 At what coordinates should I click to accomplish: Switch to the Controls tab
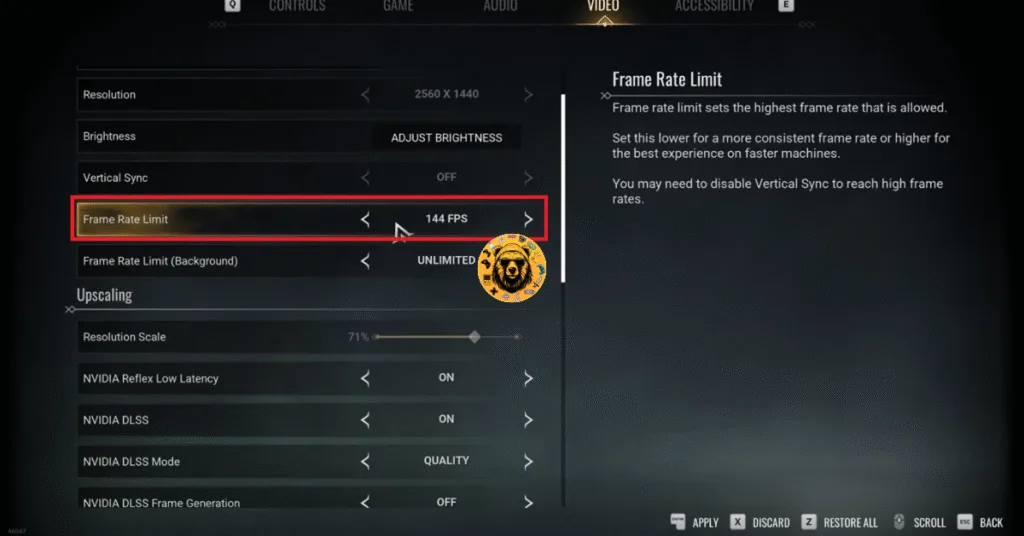(297, 6)
